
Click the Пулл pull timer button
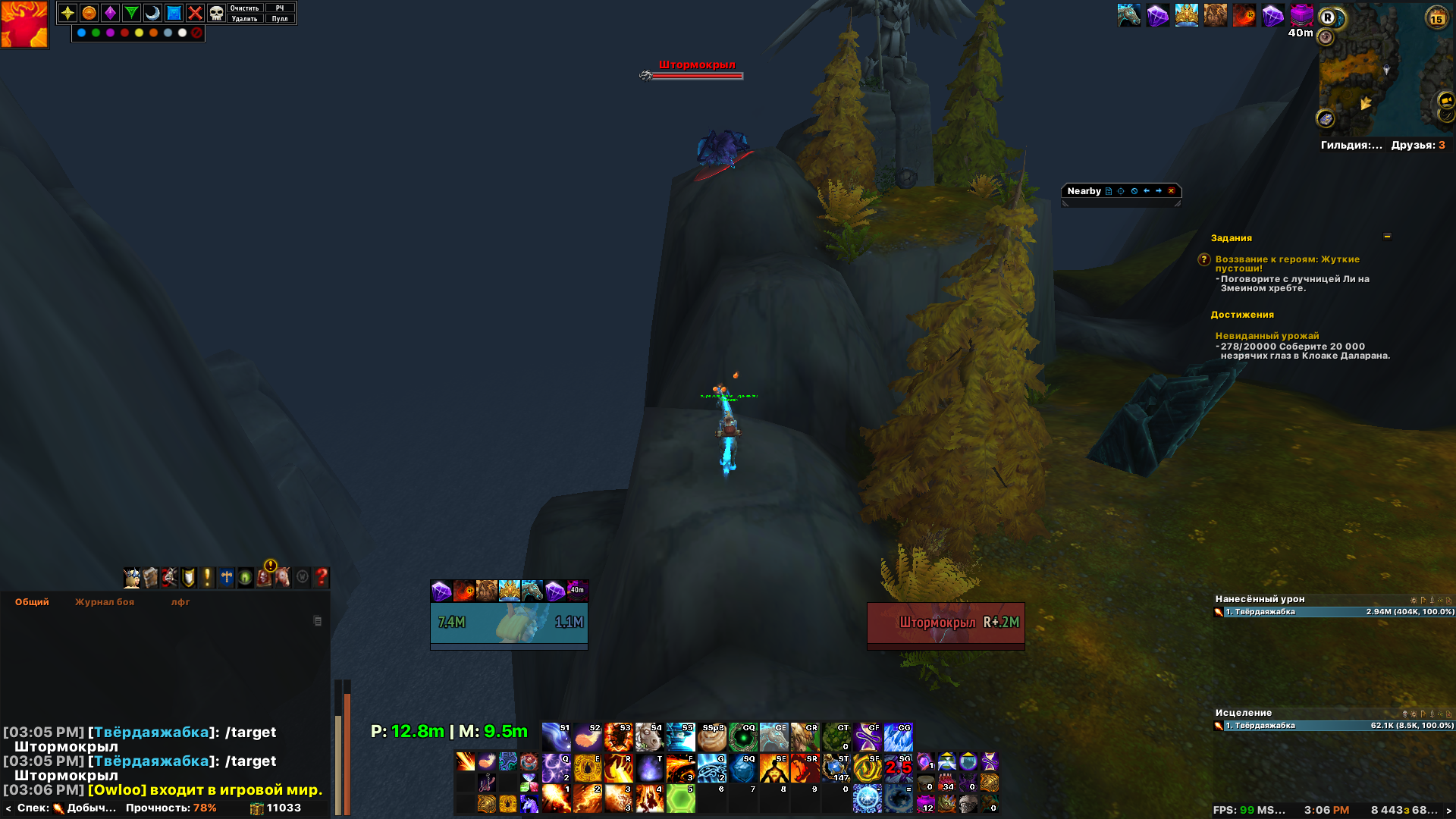[280, 19]
